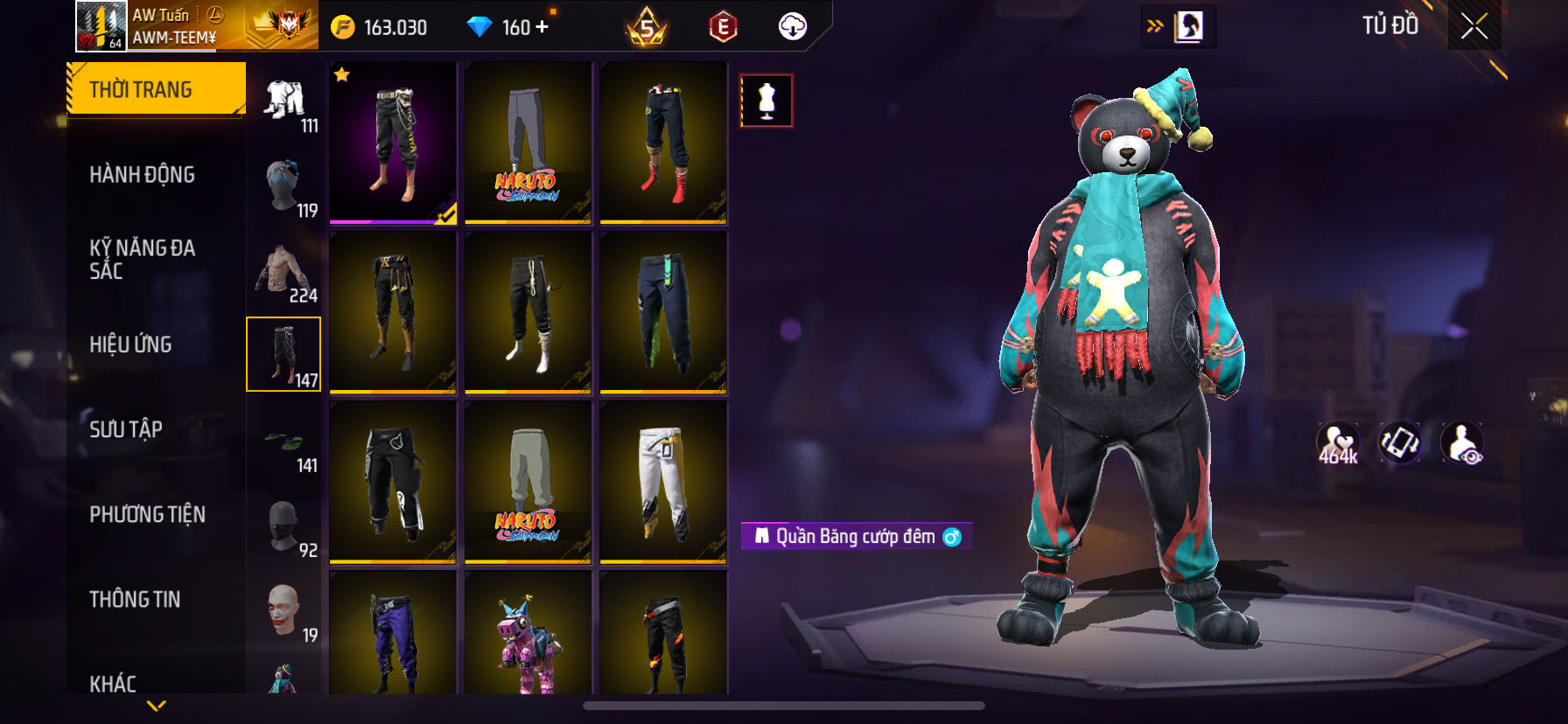
Task: Open the tops category with 224 items
Action: pyautogui.click(x=284, y=274)
